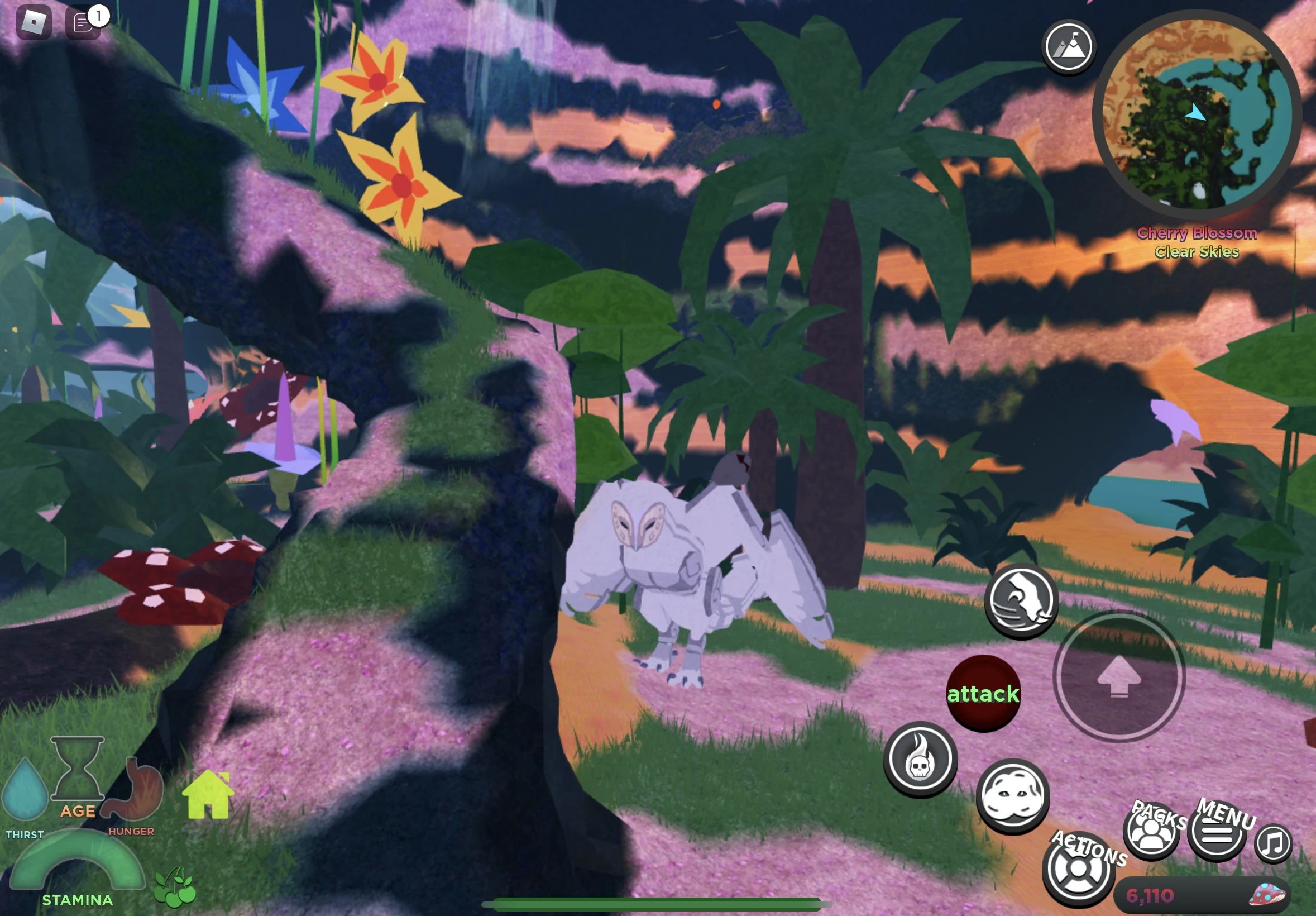Image resolution: width=1316 pixels, height=916 pixels.
Task: Open the notification panel showing badge 1
Action: pyautogui.click(x=84, y=23)
